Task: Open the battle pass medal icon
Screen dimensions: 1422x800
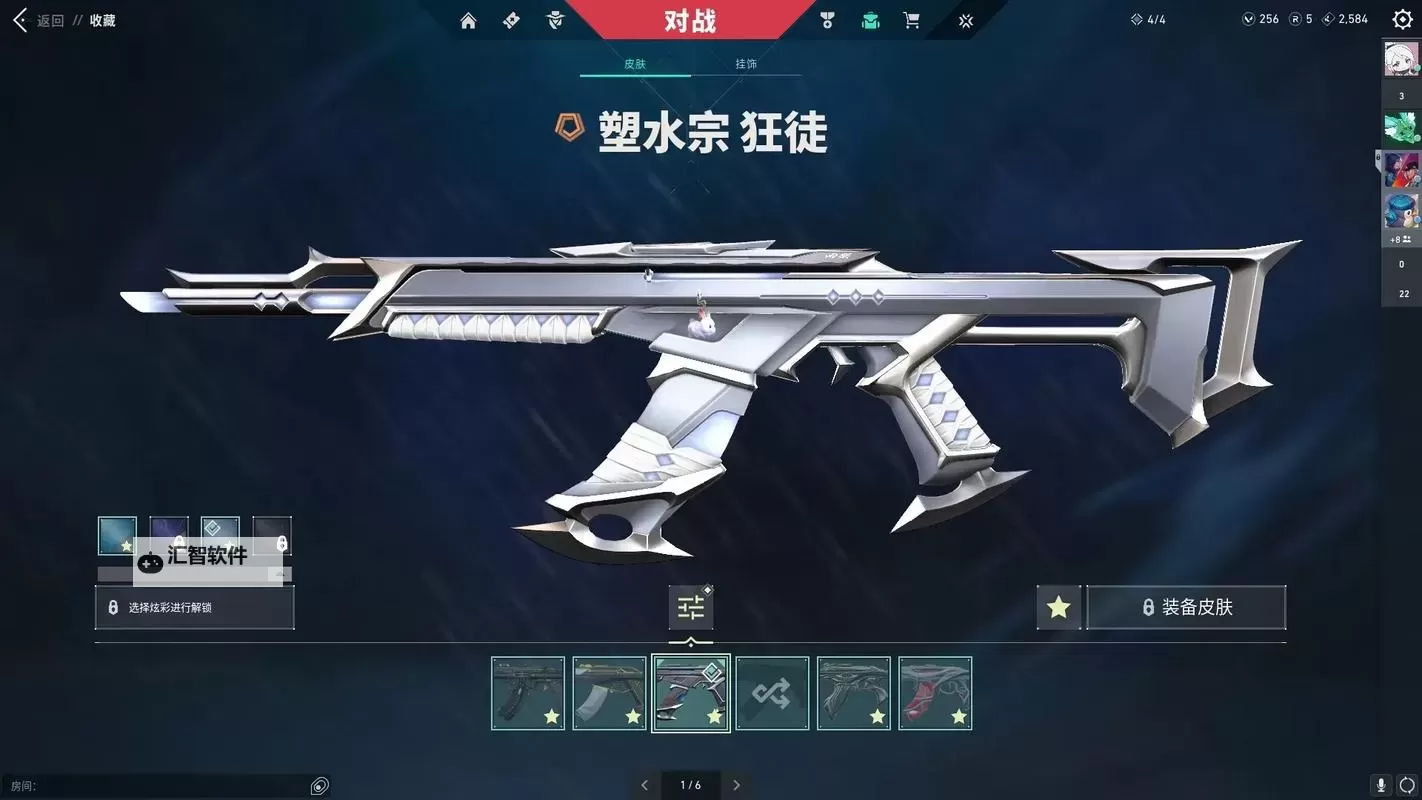Action: click(x=827, y=19)
